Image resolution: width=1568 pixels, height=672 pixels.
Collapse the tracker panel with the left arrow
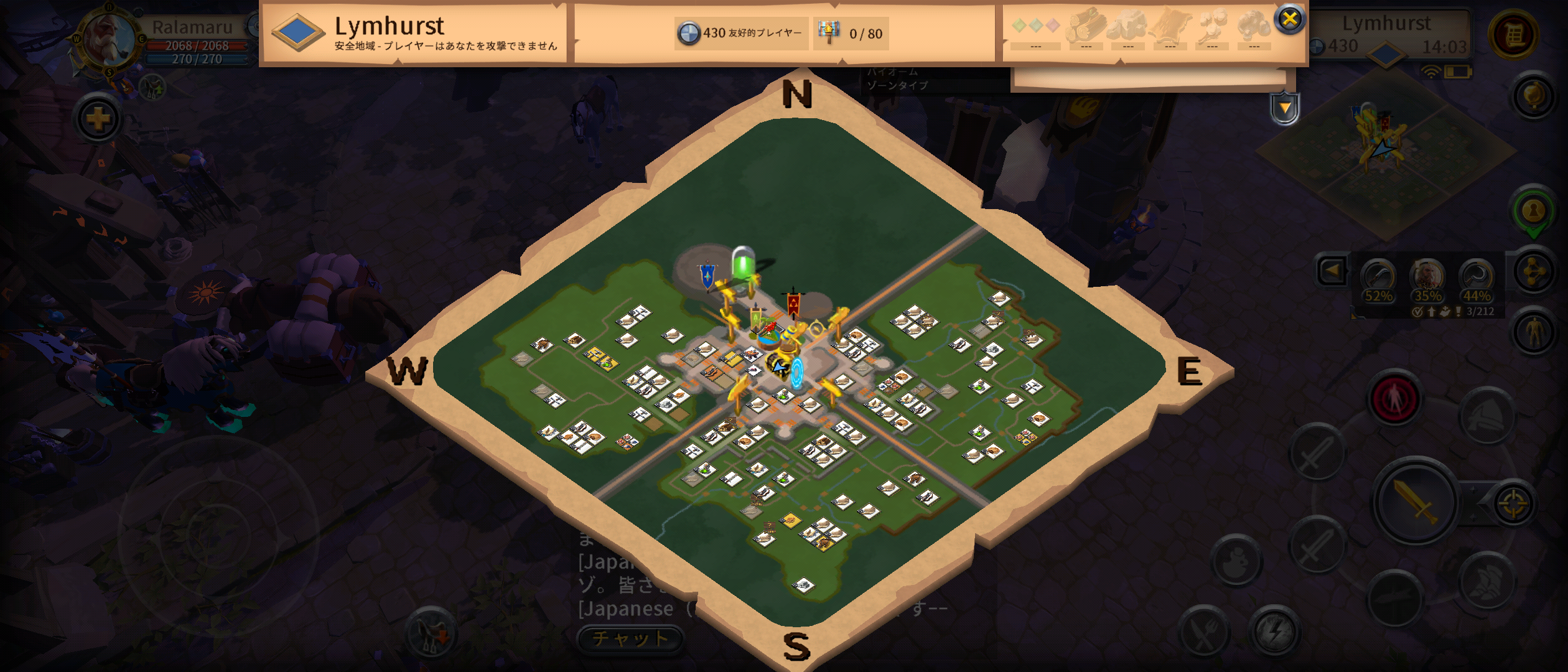1332,271
